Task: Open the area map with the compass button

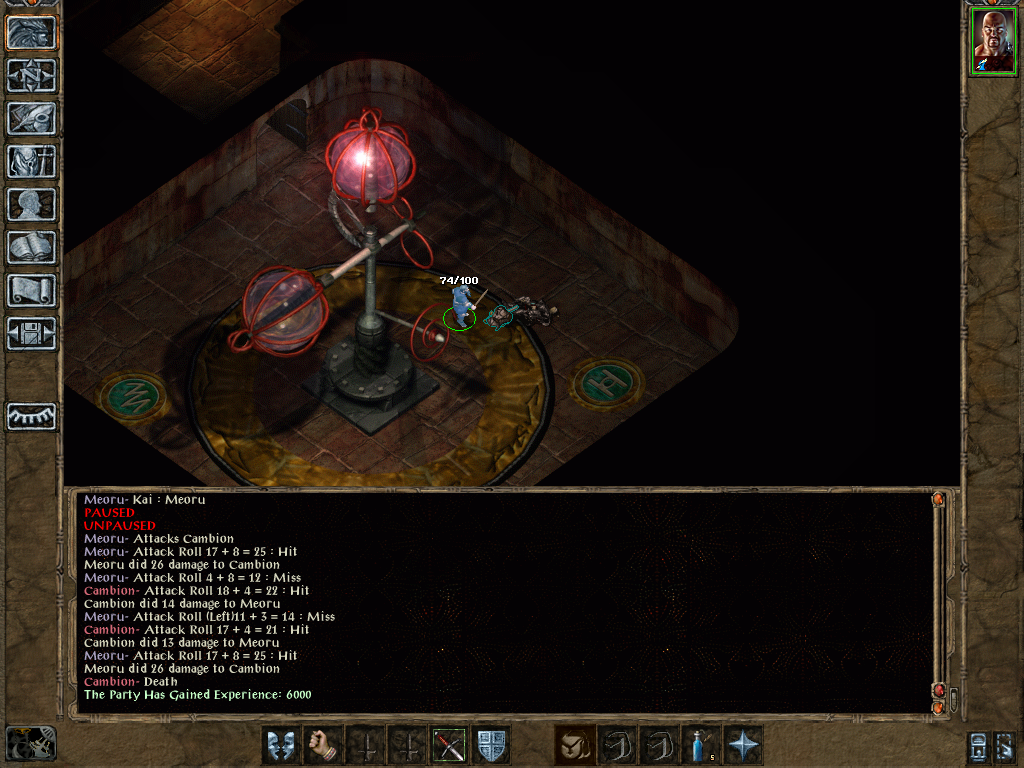Action: [x=32, y=75]
